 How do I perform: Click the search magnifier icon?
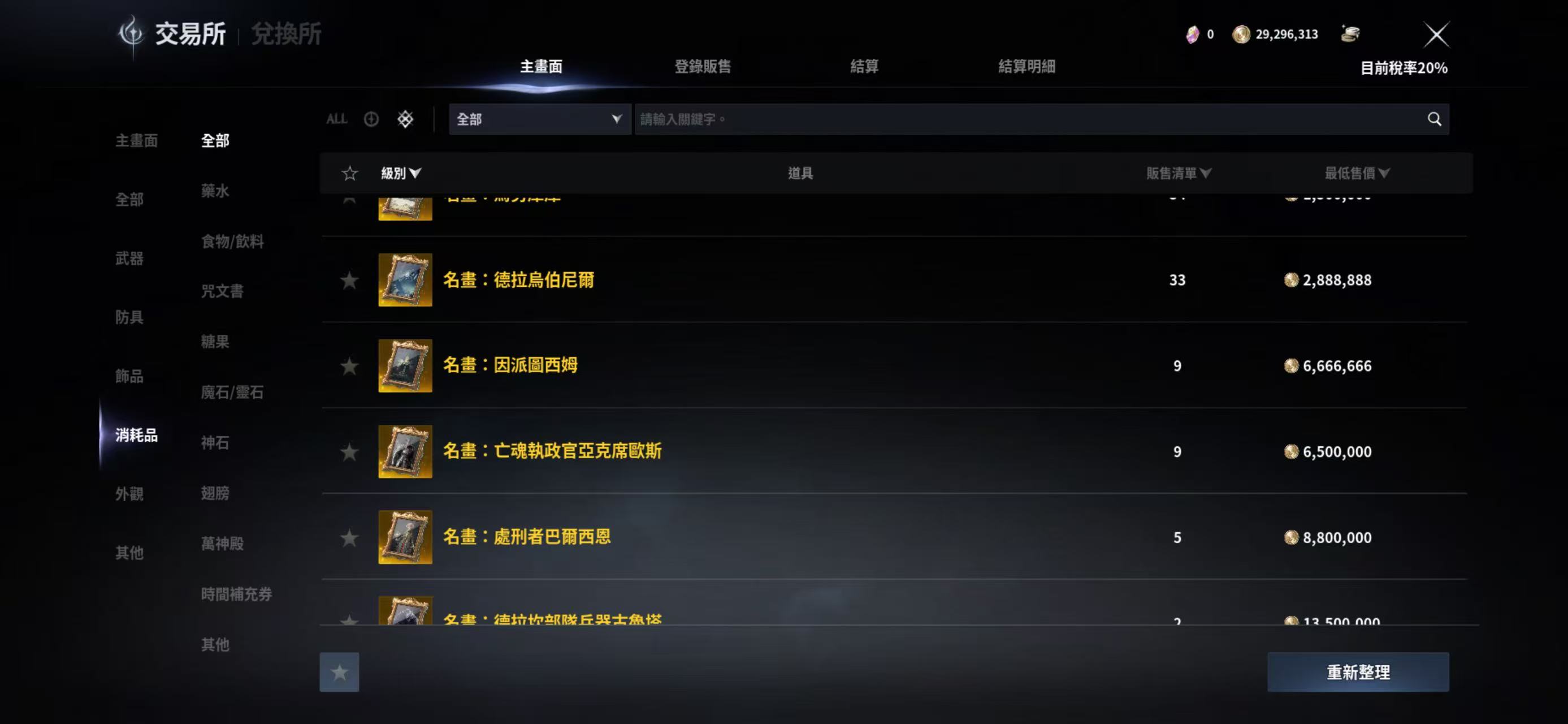pyautogui.click(x=1435, y=119)
